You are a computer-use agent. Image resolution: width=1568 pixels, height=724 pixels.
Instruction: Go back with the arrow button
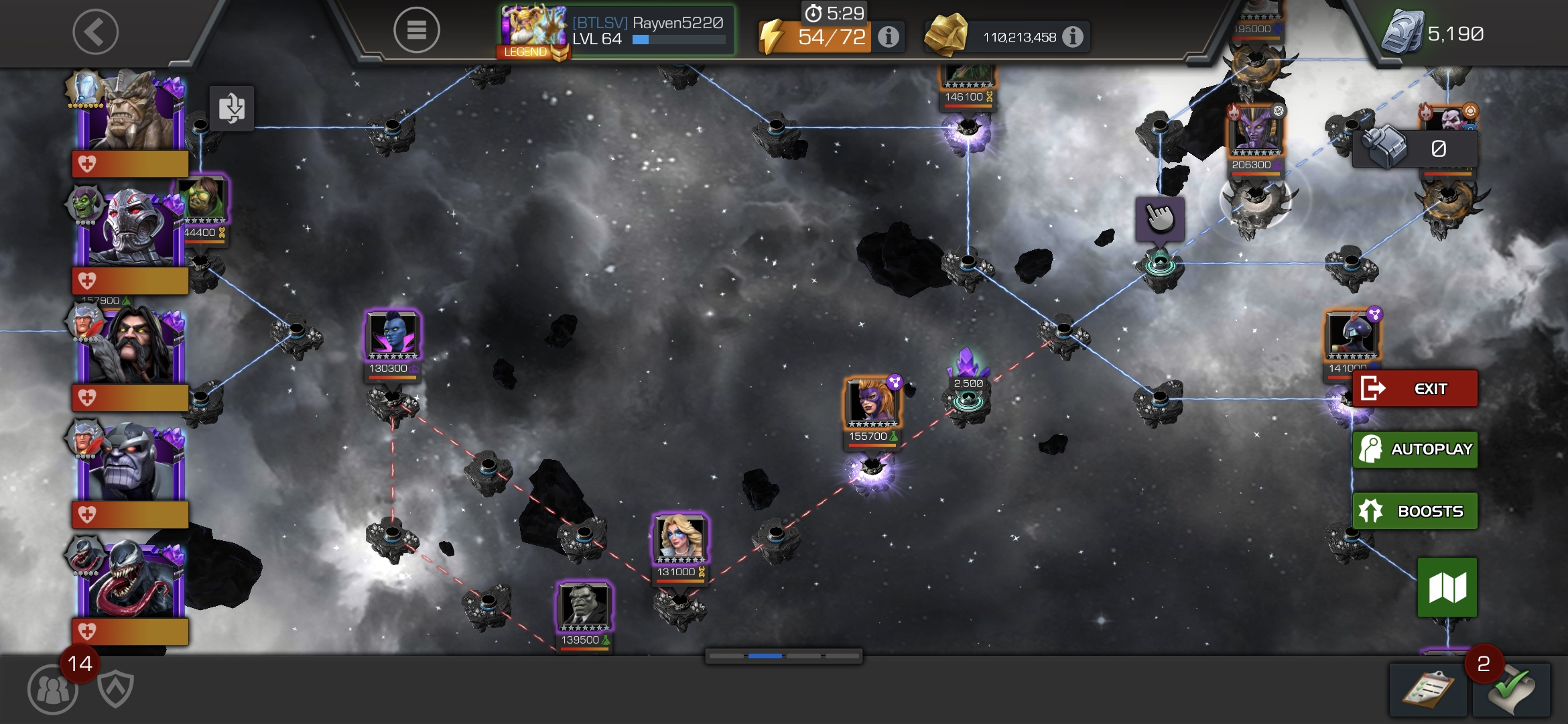(95, 32)
